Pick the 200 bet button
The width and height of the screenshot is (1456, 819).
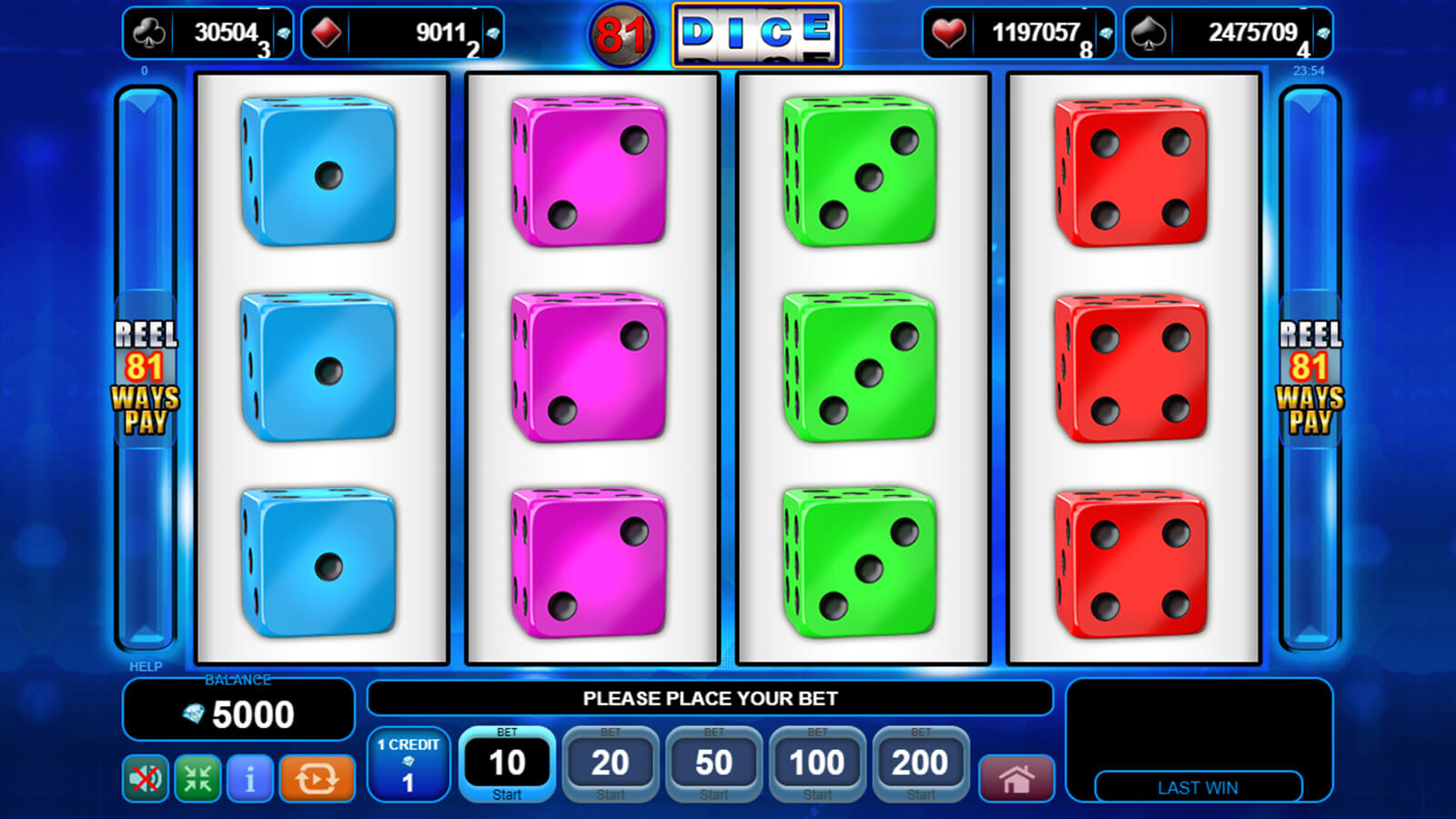point(920,764)
